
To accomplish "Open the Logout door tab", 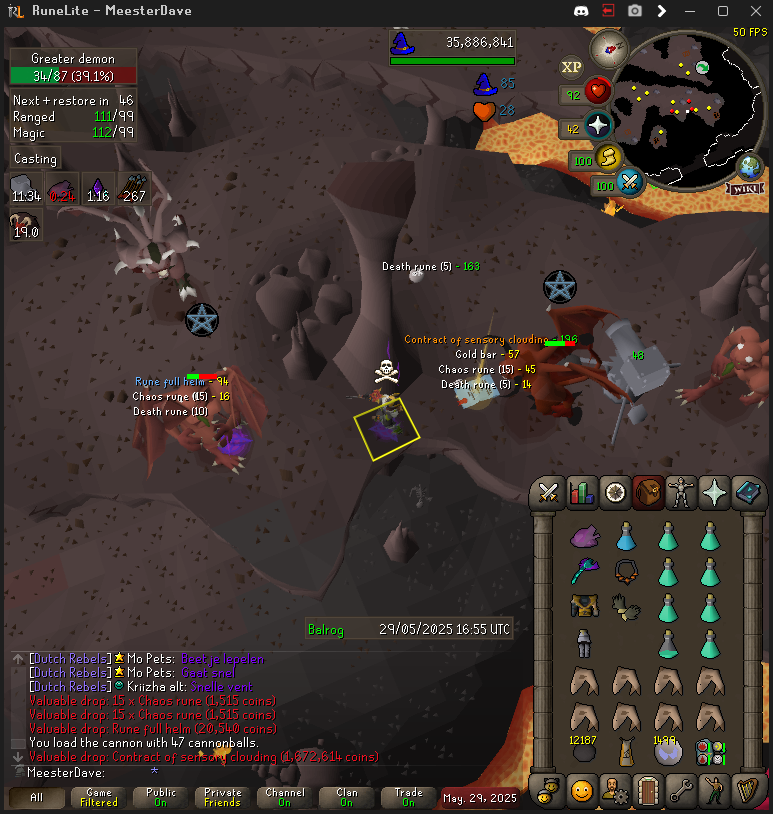I will tap(647, 790).
